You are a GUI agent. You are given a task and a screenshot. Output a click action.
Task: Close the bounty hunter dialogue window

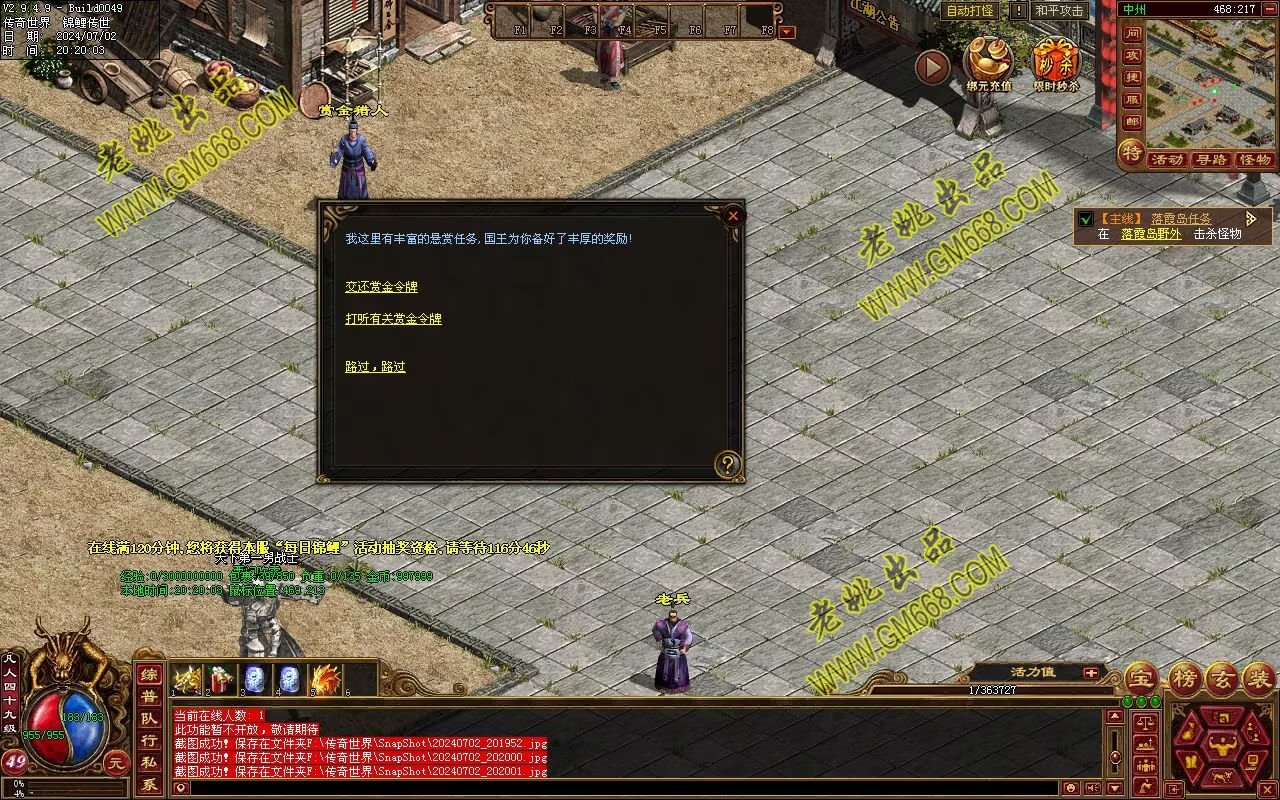733,215
